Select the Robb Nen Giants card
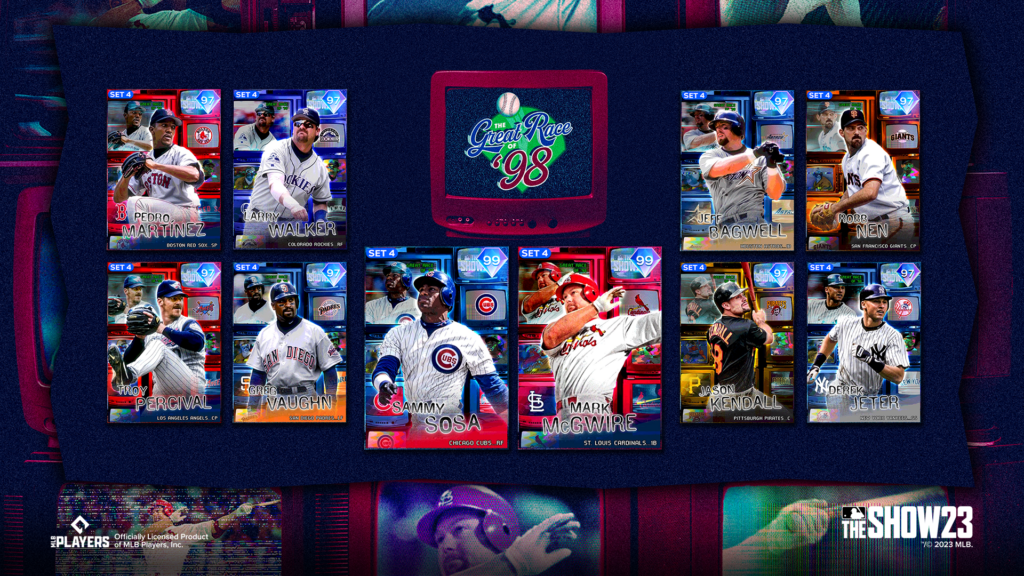Screen dimensions: 1024x576 pyautogui.click(x=863, y=170)
